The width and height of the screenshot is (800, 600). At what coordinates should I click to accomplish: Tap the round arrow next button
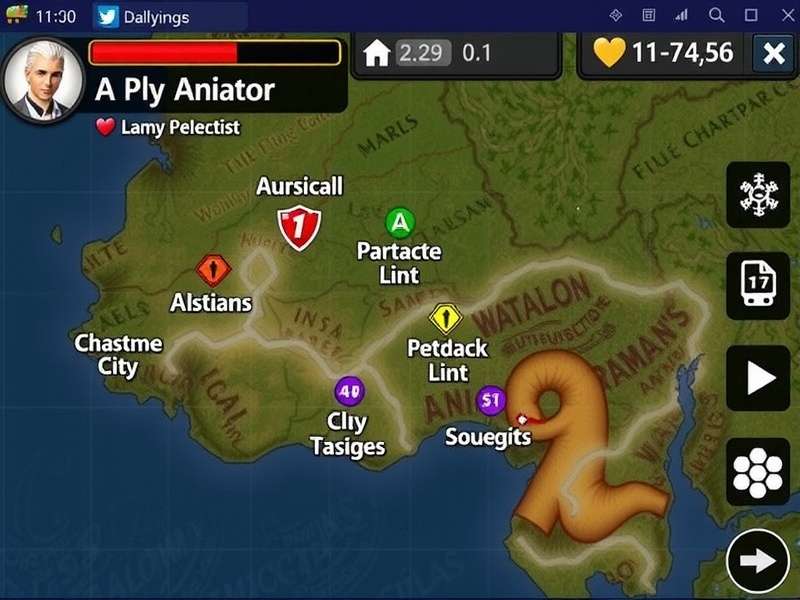point(758,561)
